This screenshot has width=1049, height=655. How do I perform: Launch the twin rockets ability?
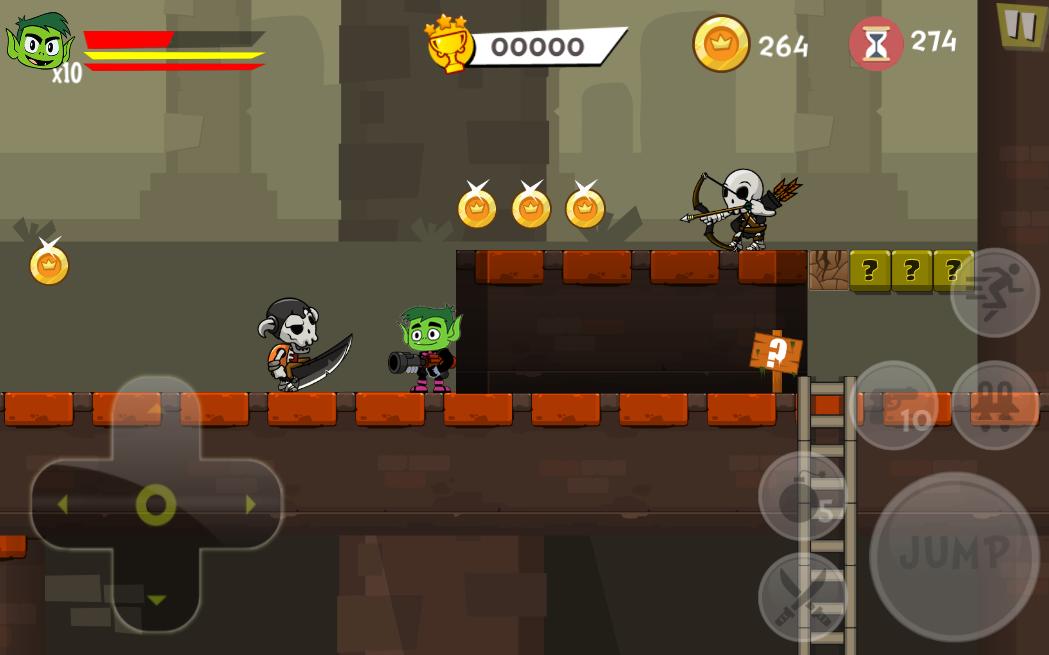[994, 405]
